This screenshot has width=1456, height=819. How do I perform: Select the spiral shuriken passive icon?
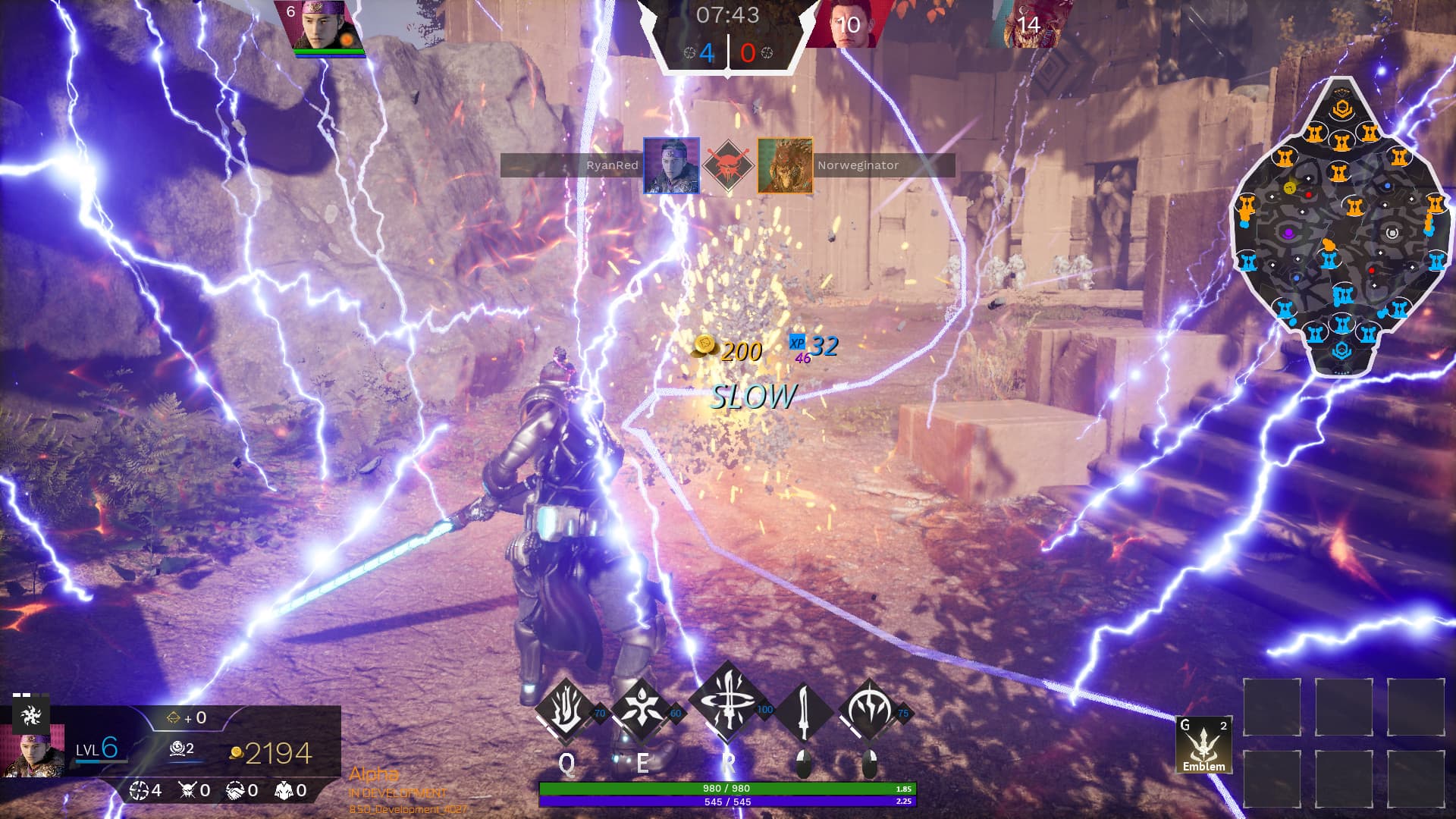tap(30, 714)
